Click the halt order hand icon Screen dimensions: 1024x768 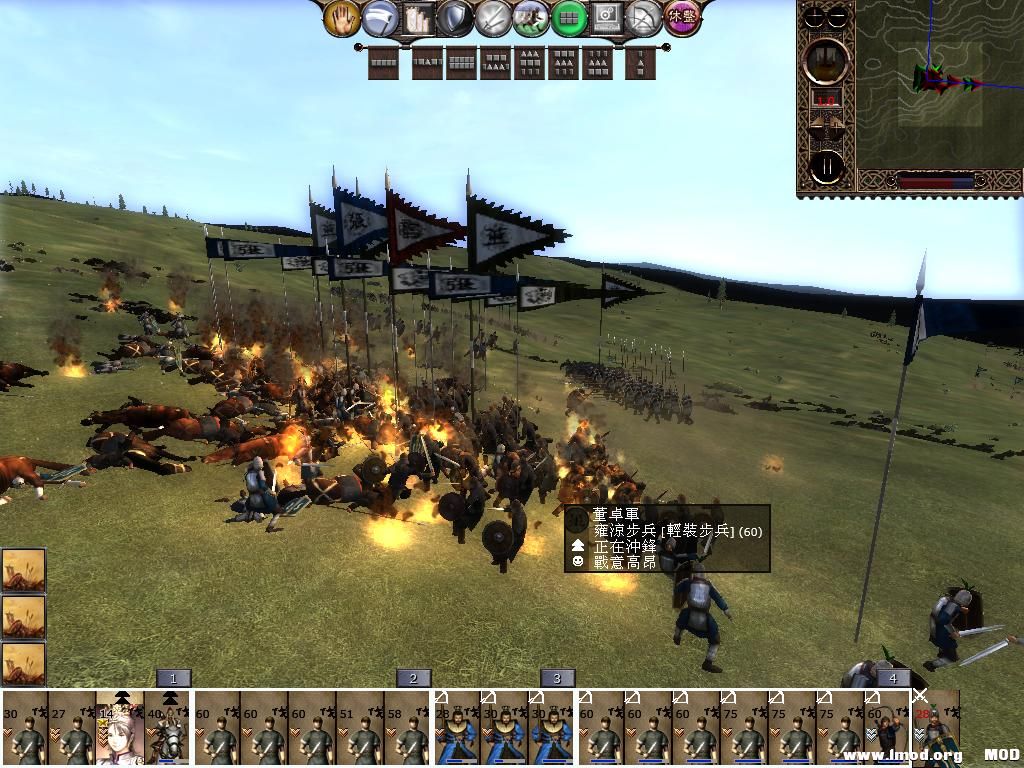tap(342, 17)
